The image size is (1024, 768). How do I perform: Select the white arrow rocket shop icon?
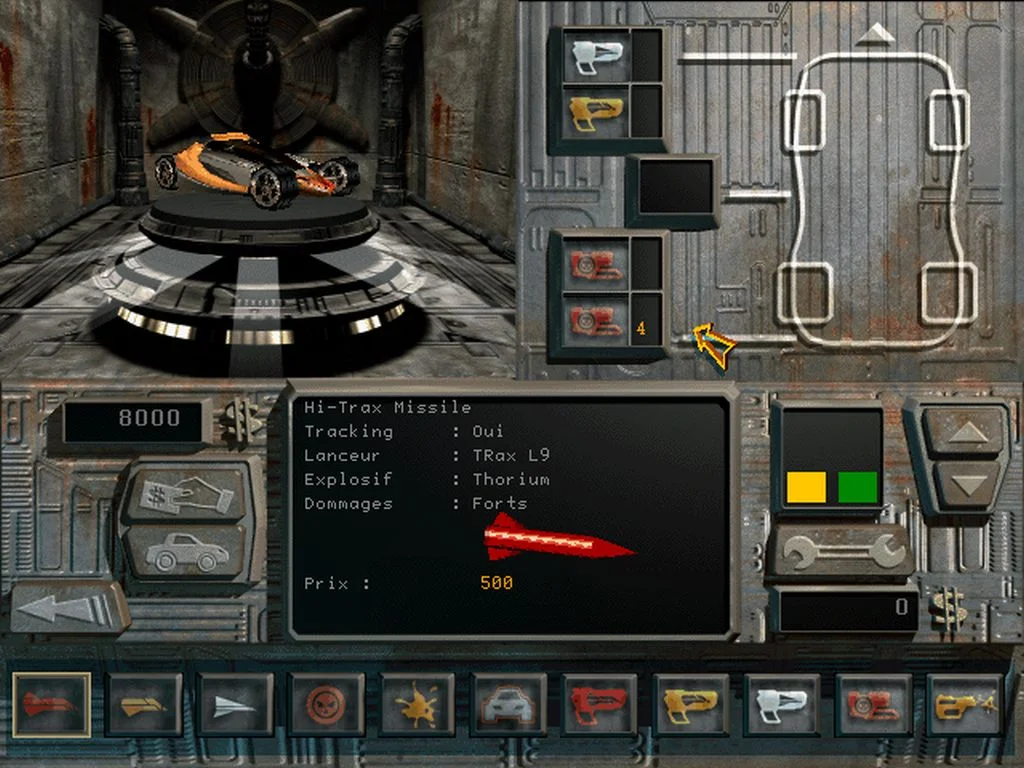235,704
